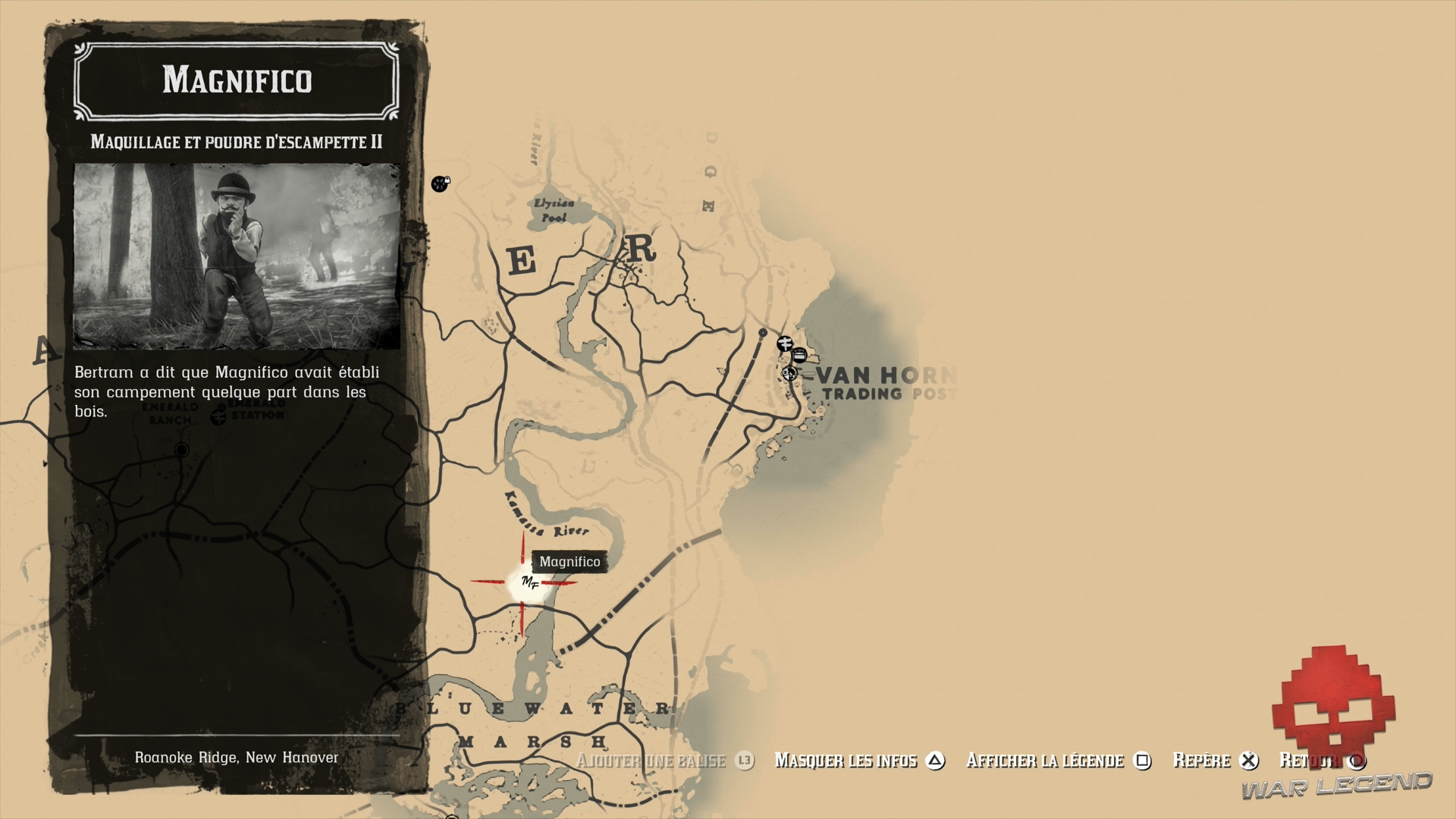Click the lodging bed icon near Van Horn
Image resolution: width=1456 pixels, height=819 pixels.
tap(799, 354)
